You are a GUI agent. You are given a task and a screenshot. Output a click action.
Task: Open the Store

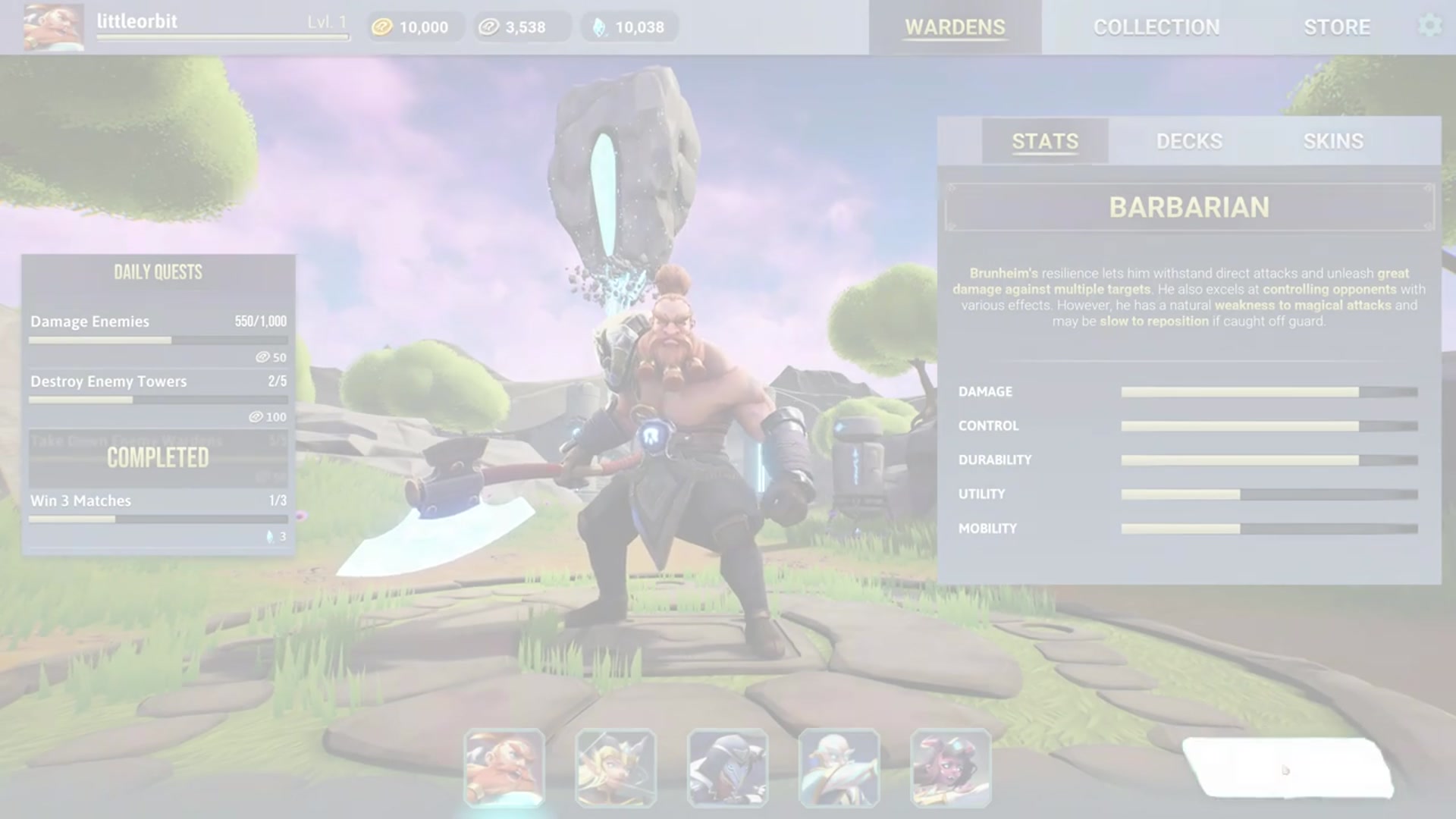pyautogui.click(x=1336, y=27)
